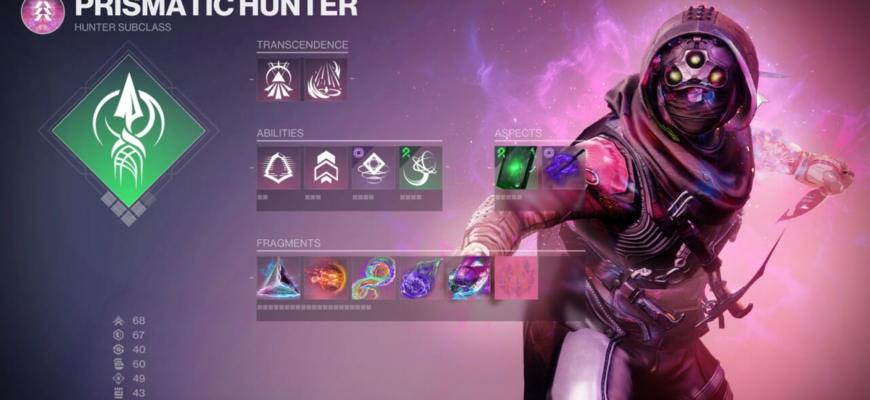Screen dimensions: 870x400
Task: Choose the void diamond melee ability
Action: pyautogui.click(x=372, y=167)
